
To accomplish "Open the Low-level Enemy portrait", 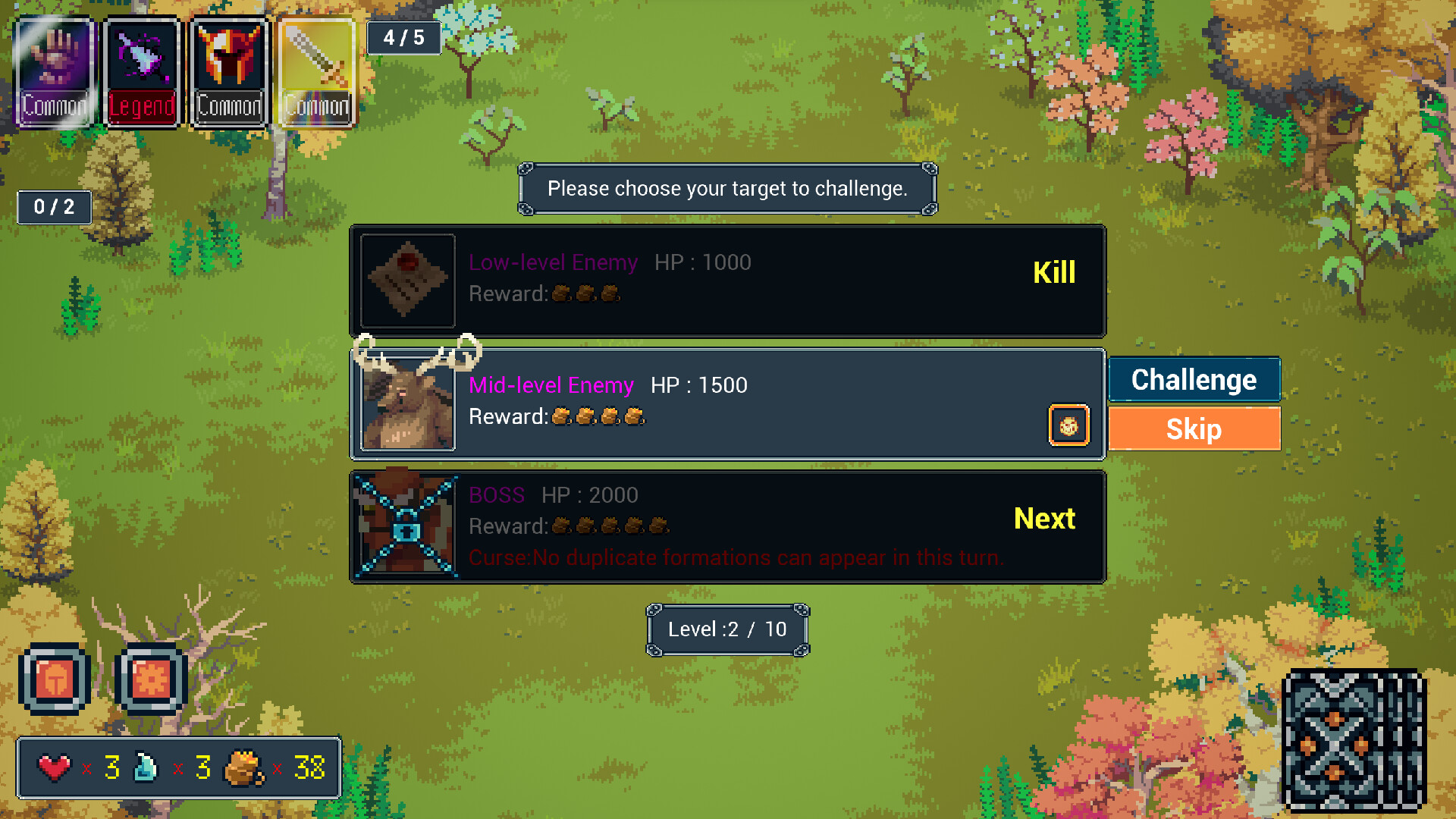I will pos(407,281).
